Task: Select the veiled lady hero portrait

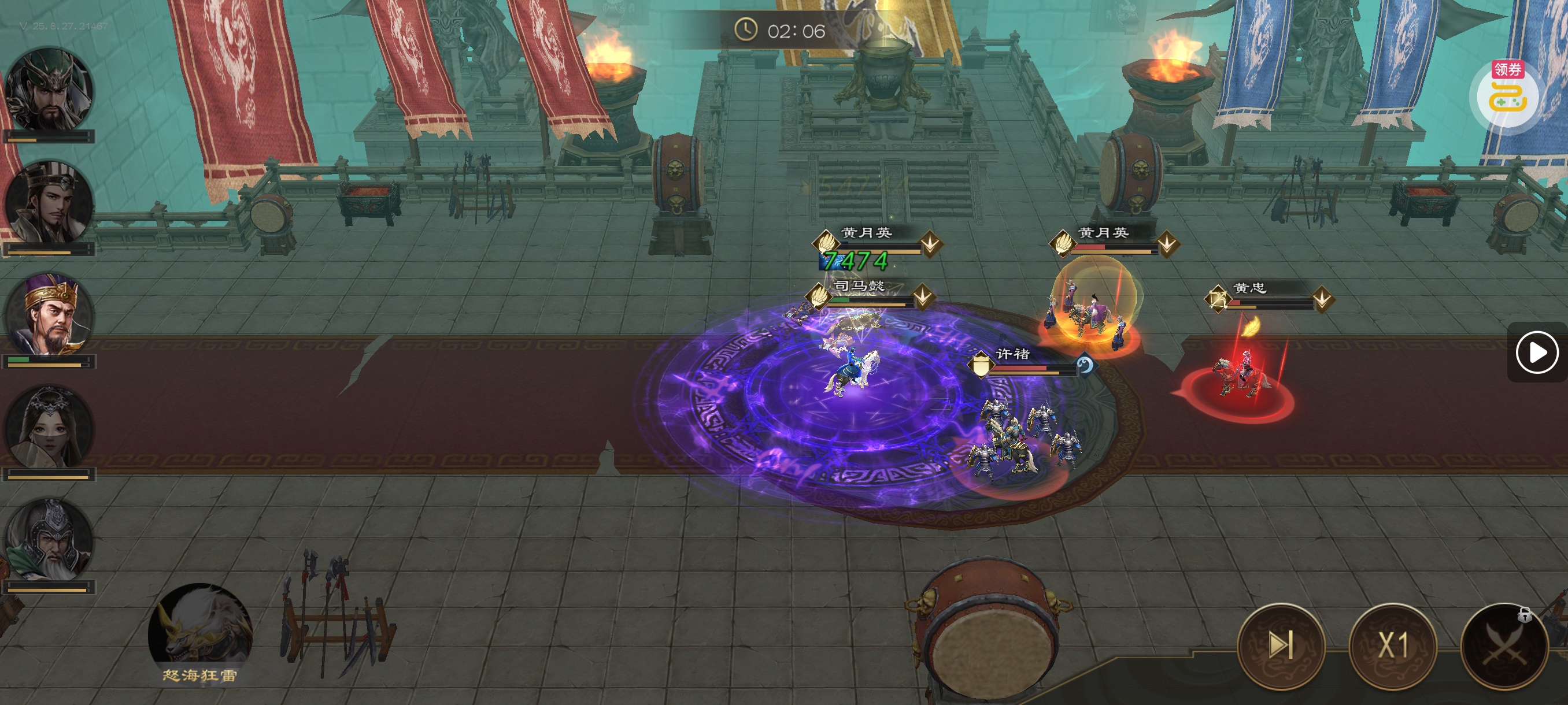Action: point(49,427)
